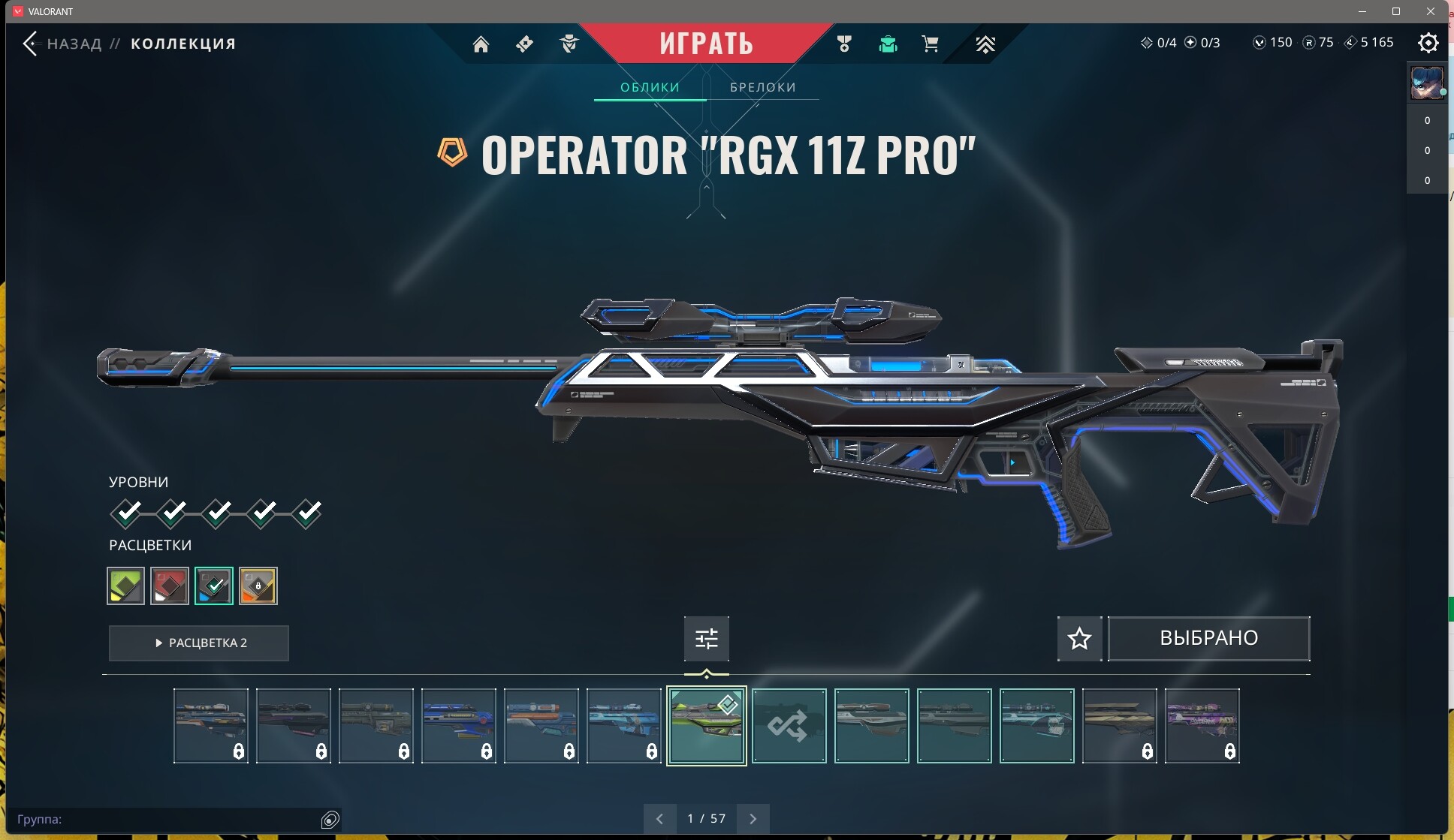
Task: Play the РАСЦВЕТКА 2 preview
Action: [199, 643]
